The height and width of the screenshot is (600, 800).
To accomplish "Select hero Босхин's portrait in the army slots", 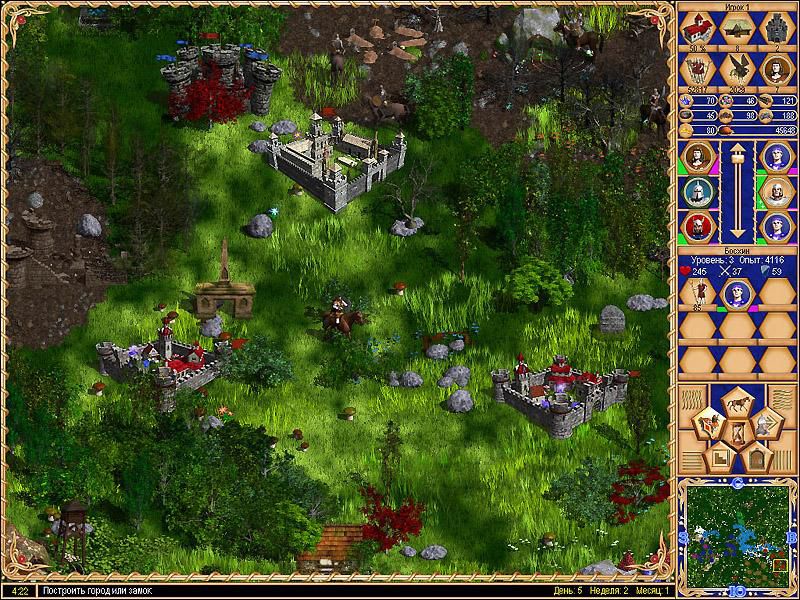I will [736, 293].
